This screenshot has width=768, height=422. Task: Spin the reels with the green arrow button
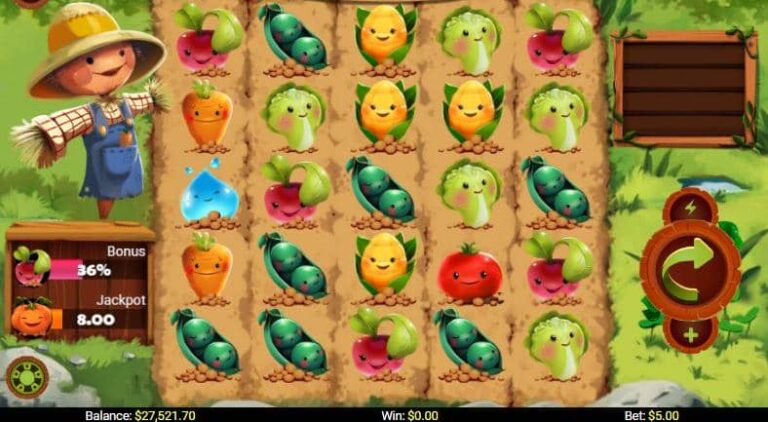click(x=690, y=267)
